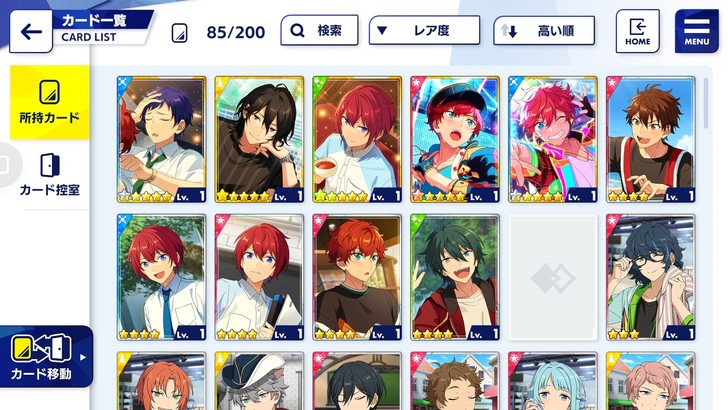
Task: Select the winking pink-haired boy card
Action: point(553,139)
